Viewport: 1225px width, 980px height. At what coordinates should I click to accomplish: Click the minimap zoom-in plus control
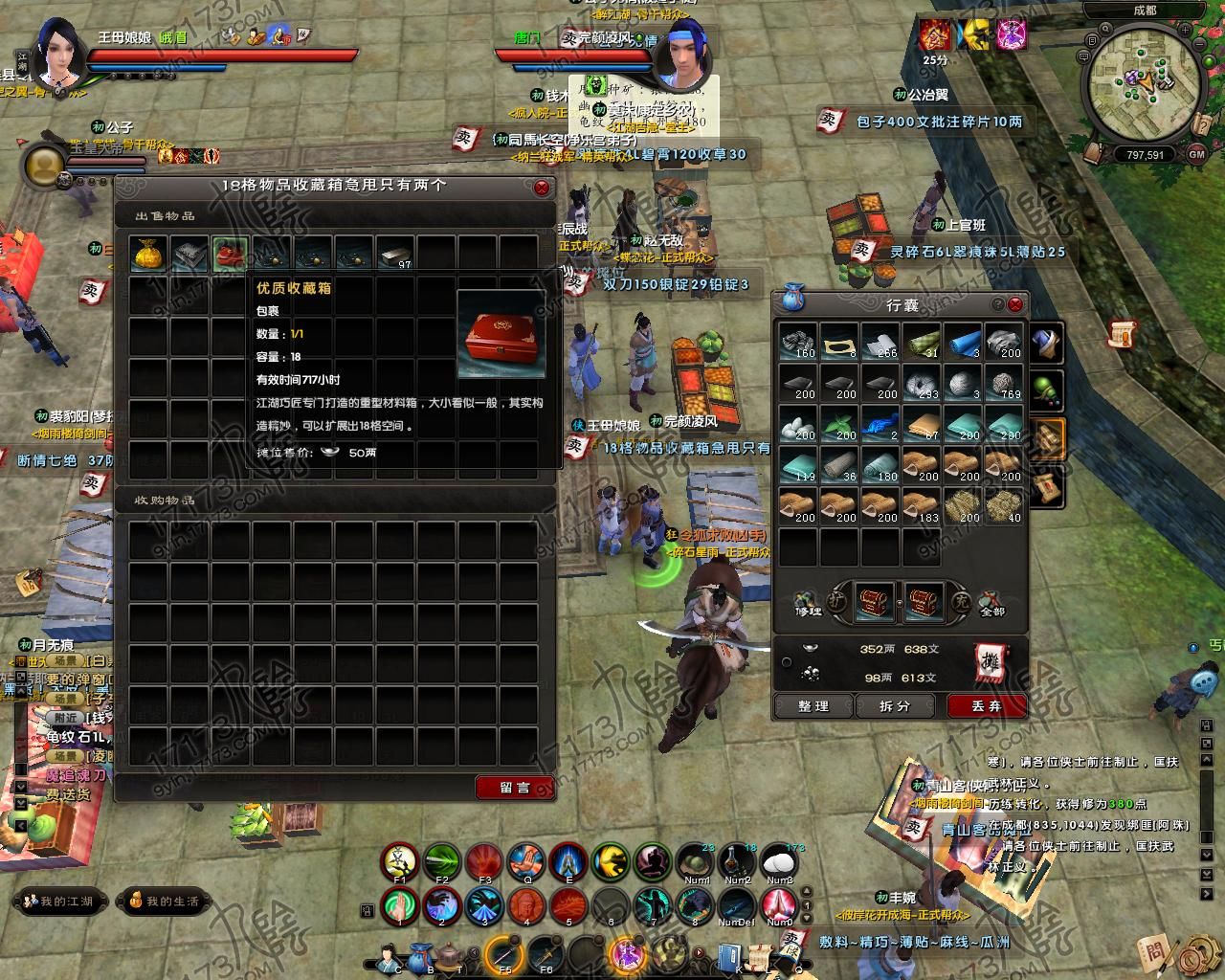(1185, 31)
